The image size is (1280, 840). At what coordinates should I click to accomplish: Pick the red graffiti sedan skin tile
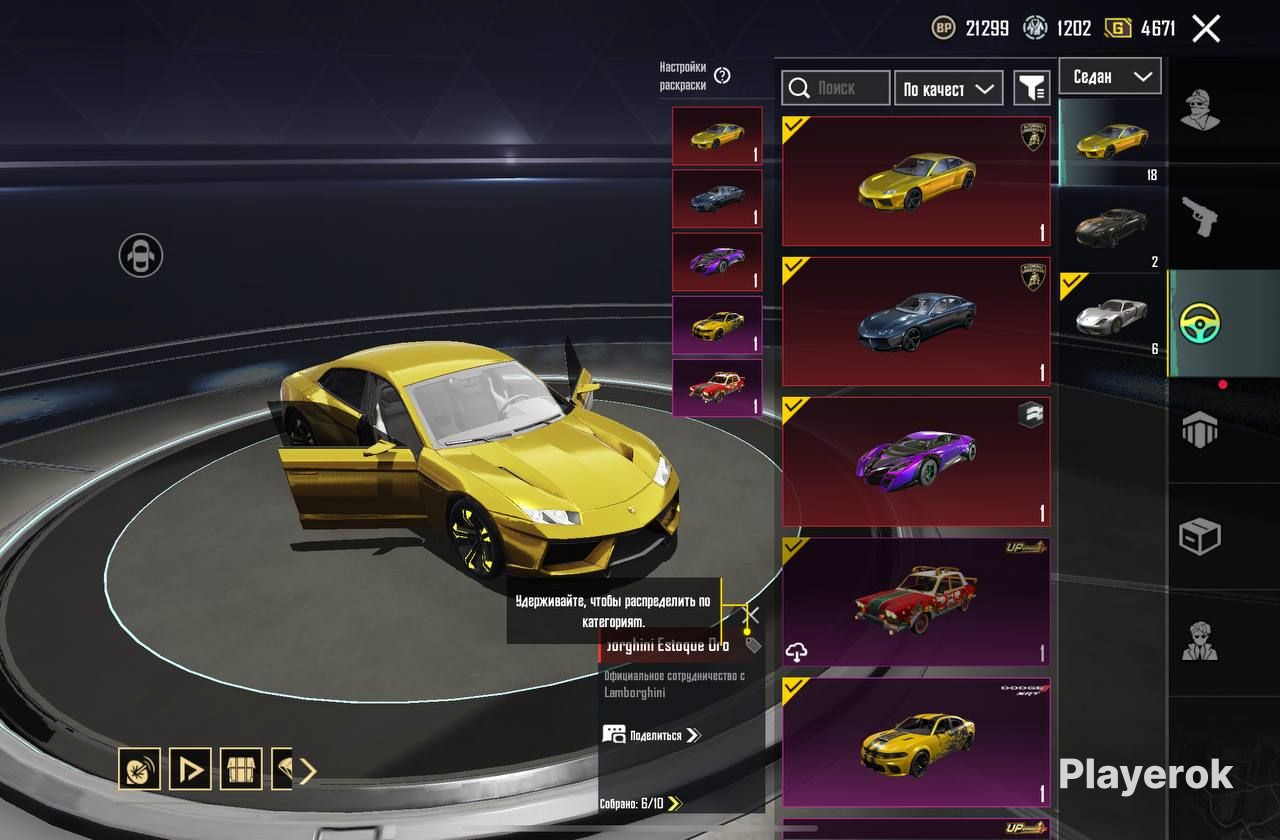[x=915, y=601]
